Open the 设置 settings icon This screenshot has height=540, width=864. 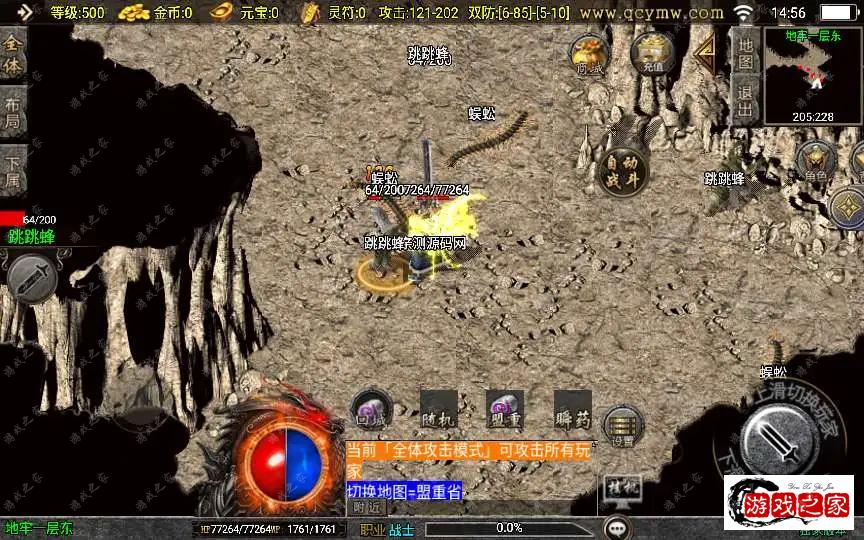623,426
